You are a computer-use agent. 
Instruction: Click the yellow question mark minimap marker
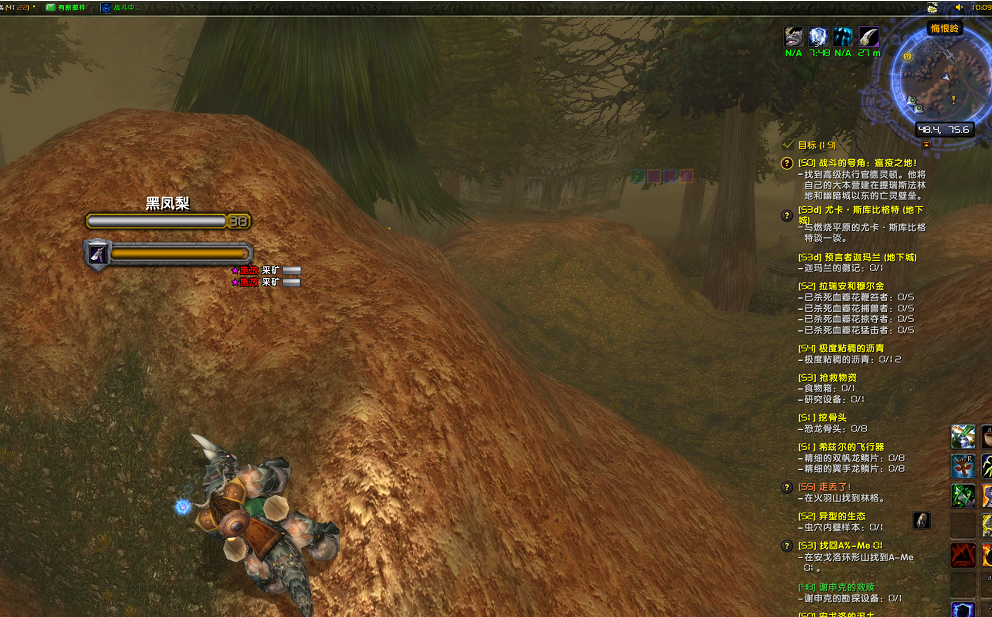907,57
